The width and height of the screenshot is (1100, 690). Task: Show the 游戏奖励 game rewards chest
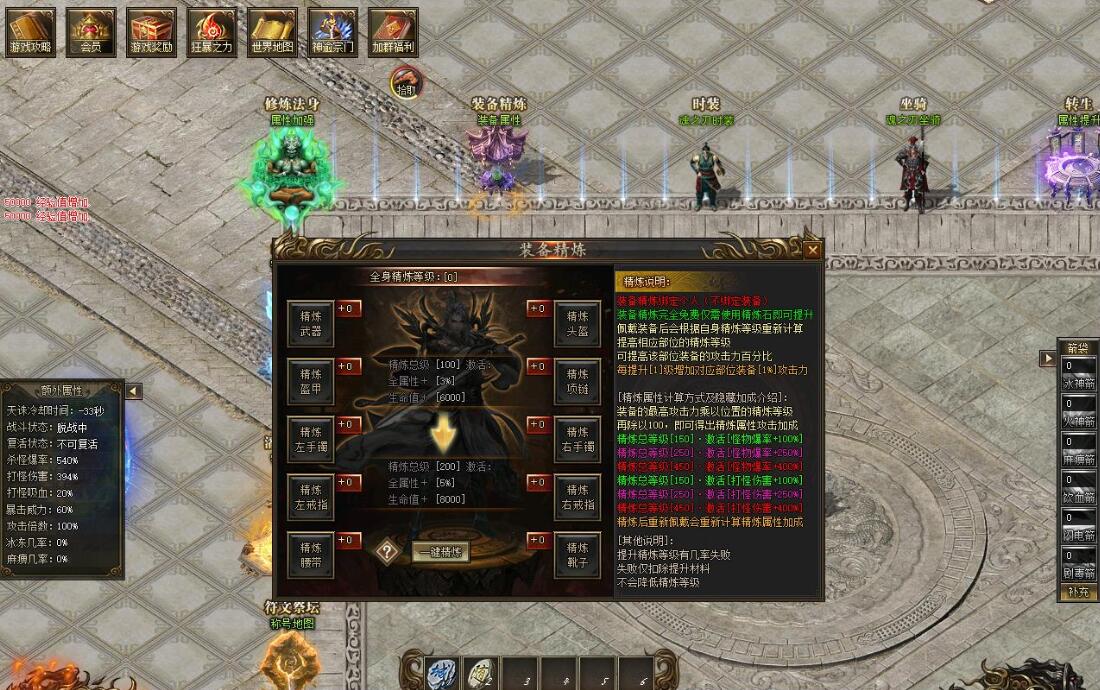151,33
